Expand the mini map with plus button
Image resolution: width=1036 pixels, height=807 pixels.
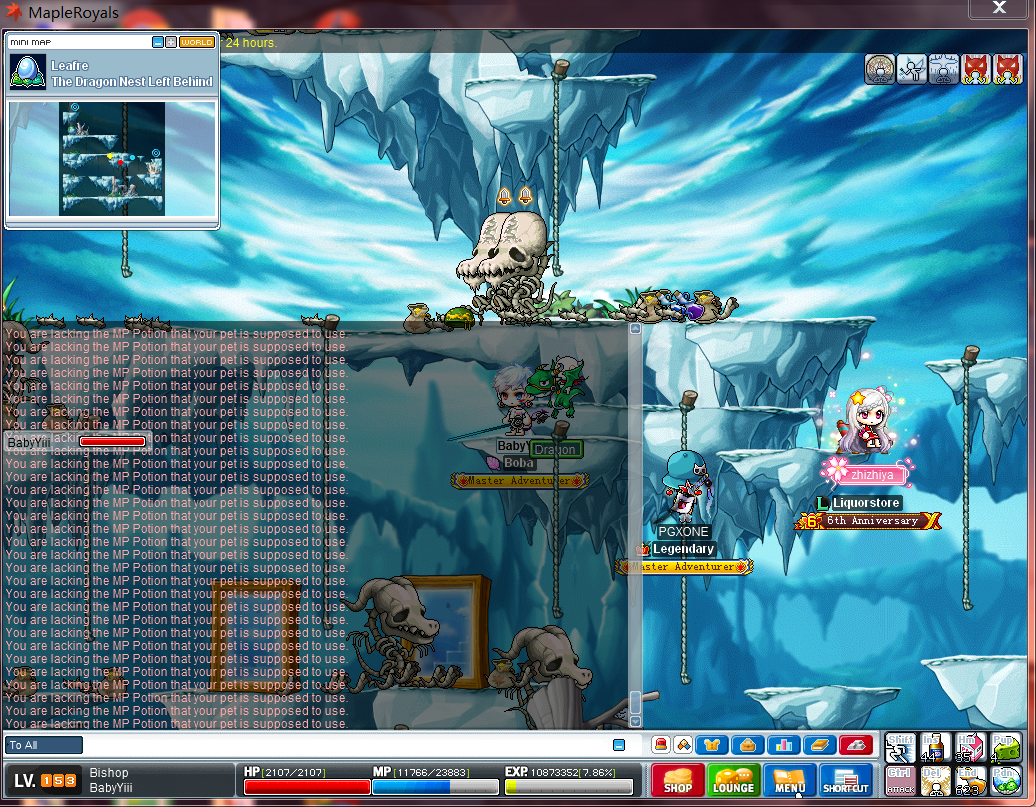coord(171,42)
